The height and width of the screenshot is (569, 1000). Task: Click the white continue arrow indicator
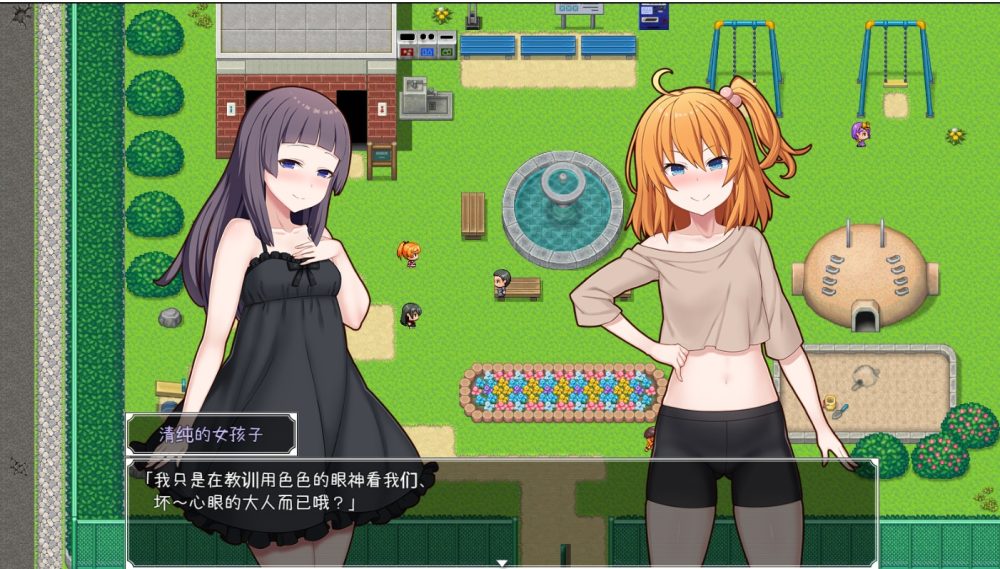tap(503, 563)
